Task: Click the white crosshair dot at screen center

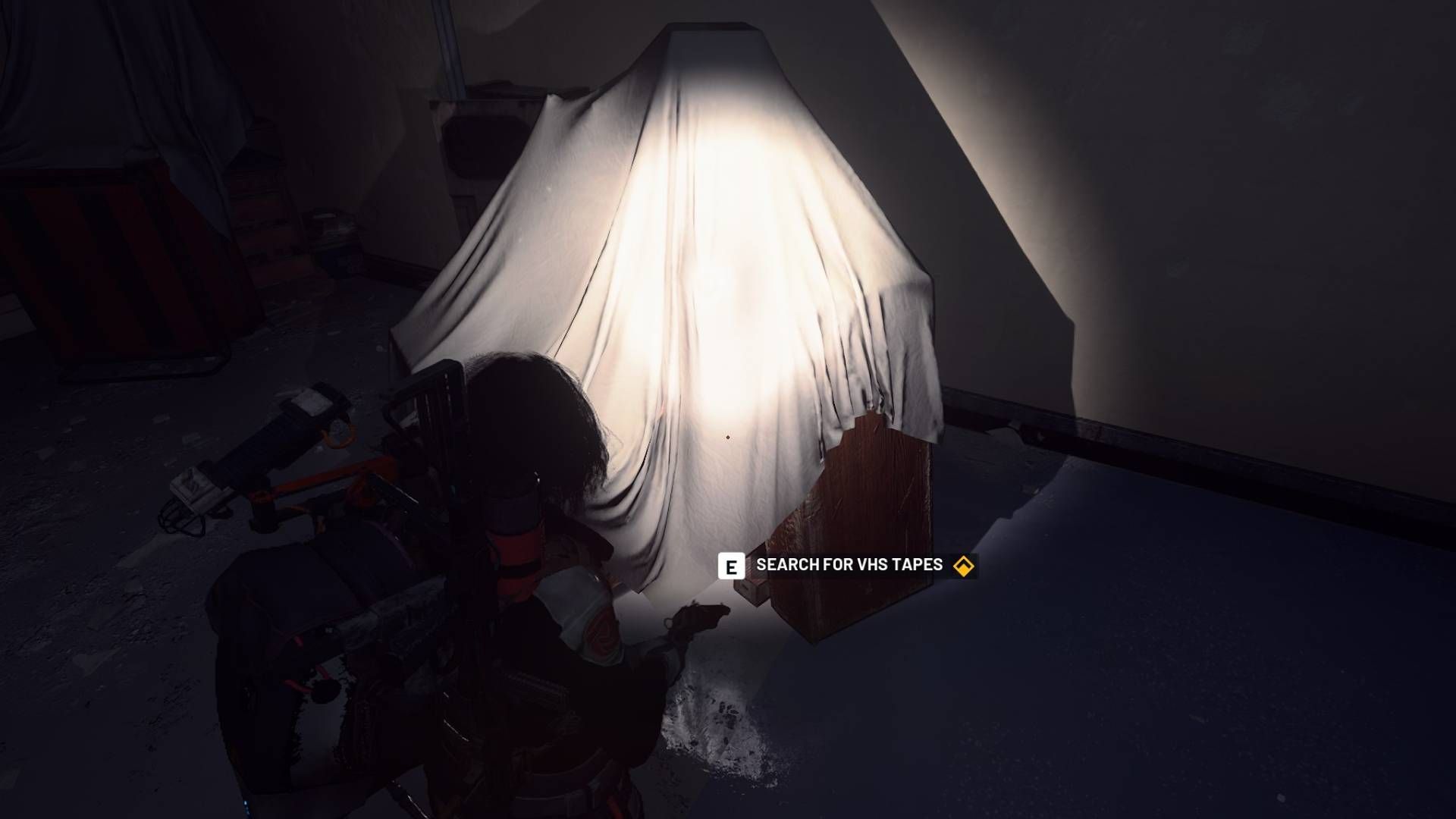Action: click(728, 437)
